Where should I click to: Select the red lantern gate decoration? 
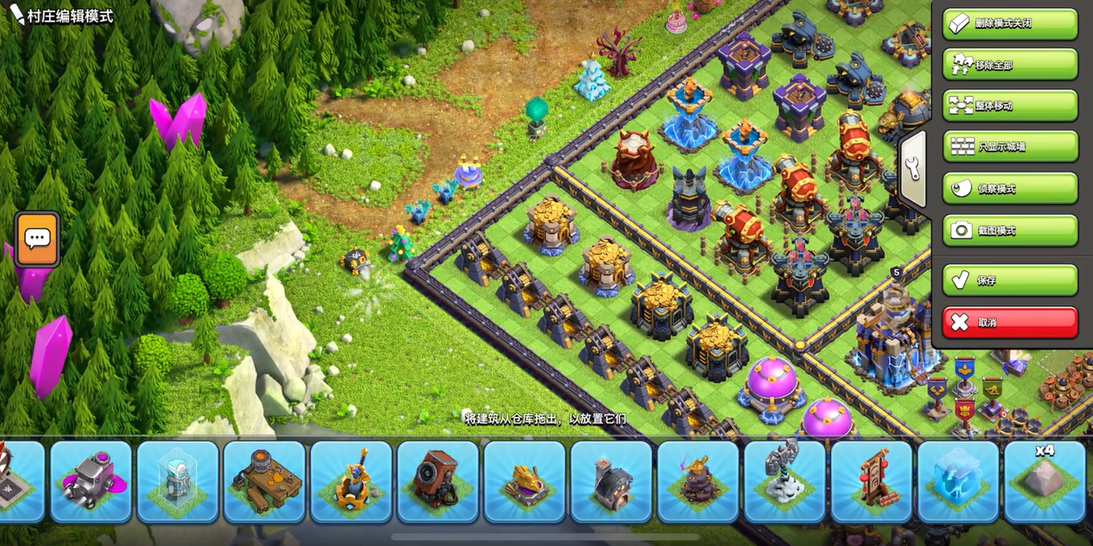871,482
